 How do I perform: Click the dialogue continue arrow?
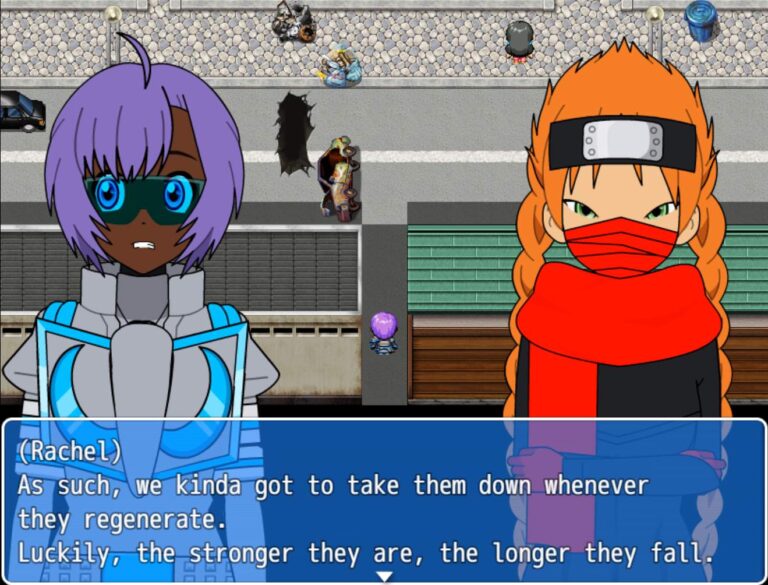point(384,576)
